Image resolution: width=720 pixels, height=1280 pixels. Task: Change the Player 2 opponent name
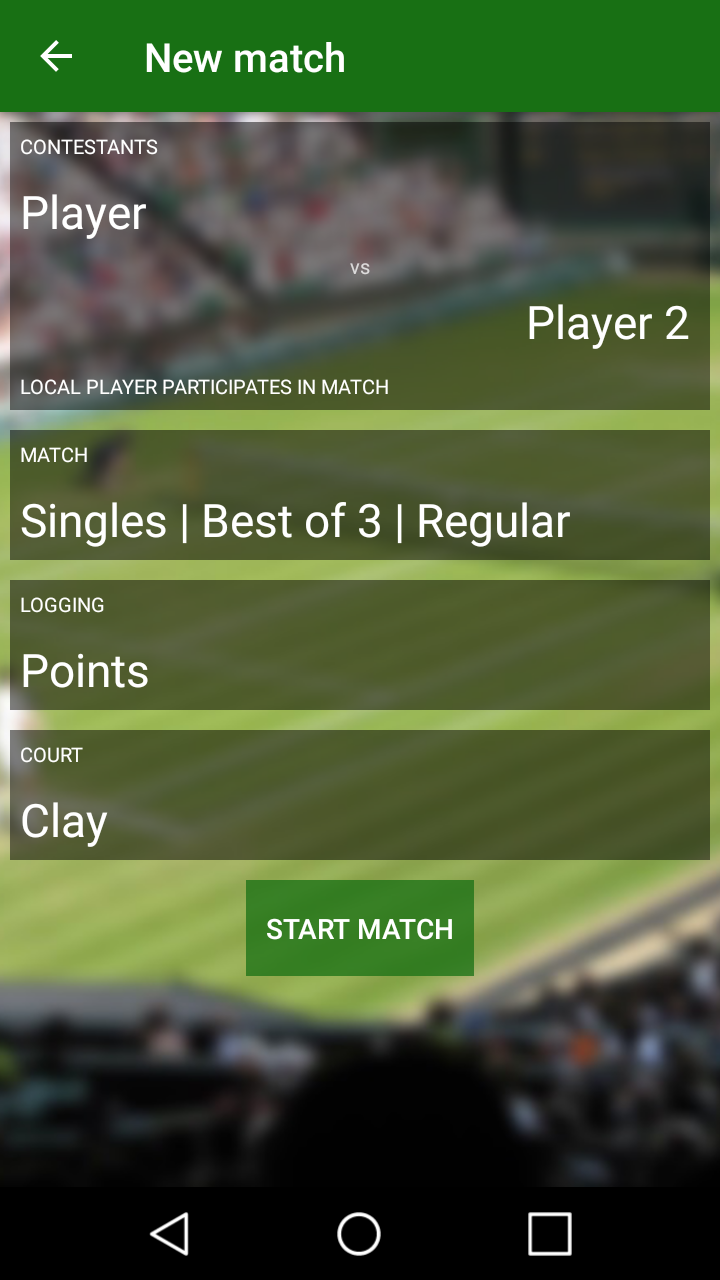(607, 323)
